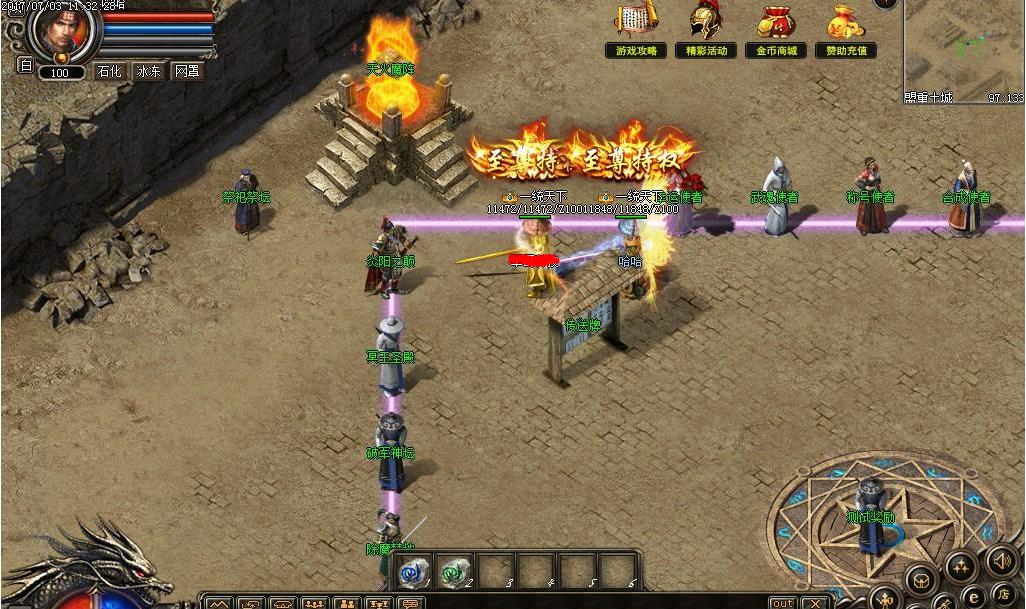Toggle the 石化 petrify button

(x=109, y=71)
